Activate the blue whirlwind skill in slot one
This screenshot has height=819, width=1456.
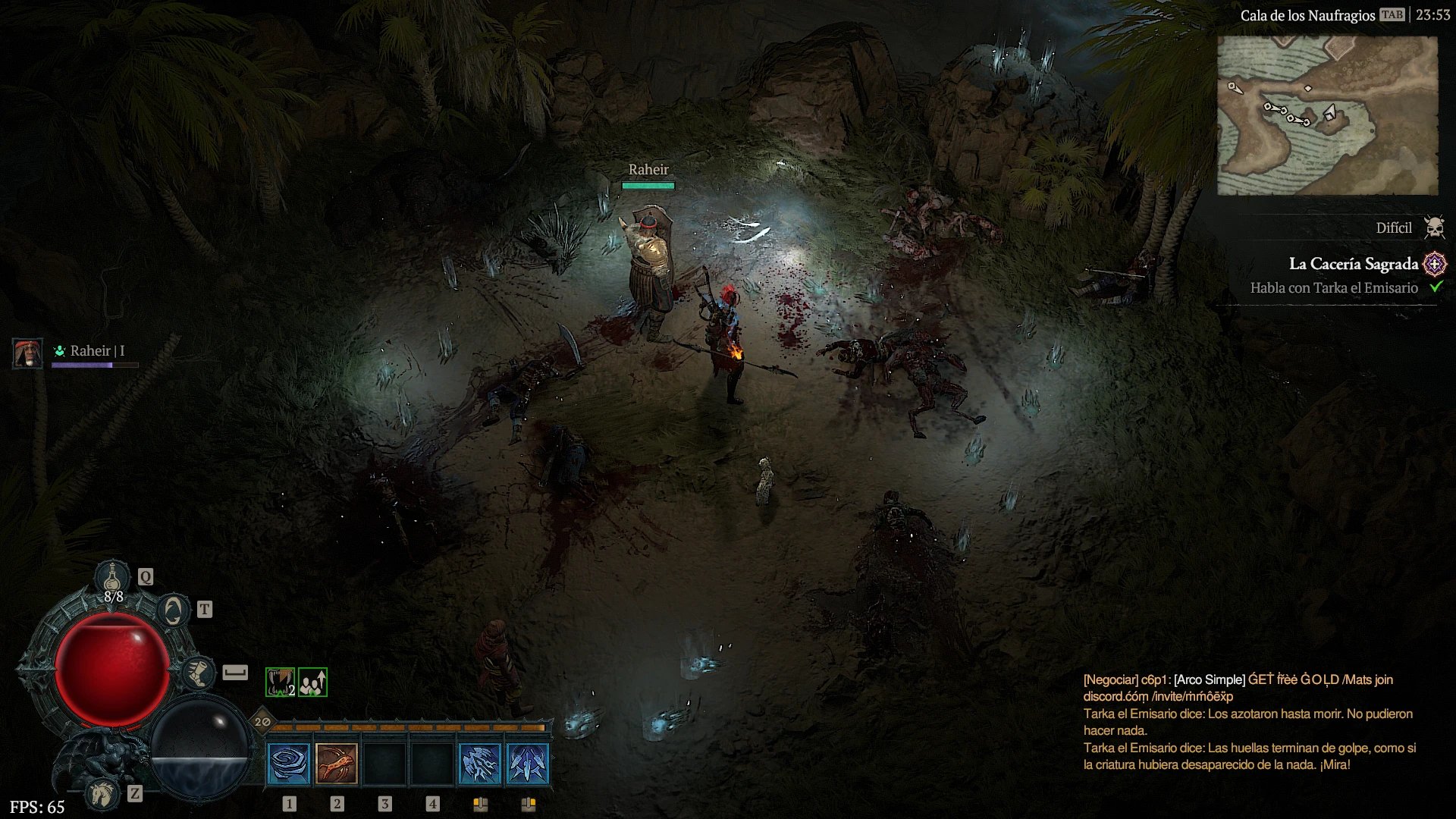coord(289,762)
